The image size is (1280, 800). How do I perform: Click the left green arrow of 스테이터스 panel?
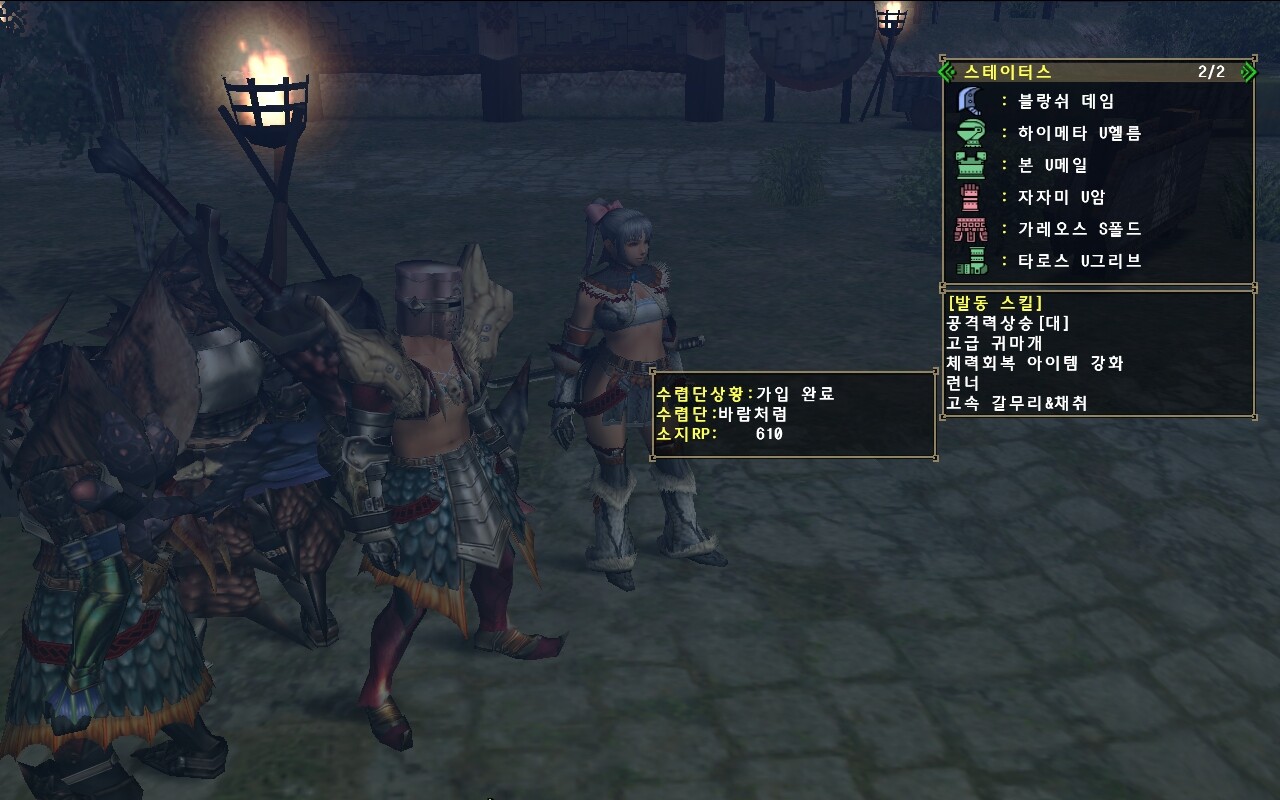950,72
